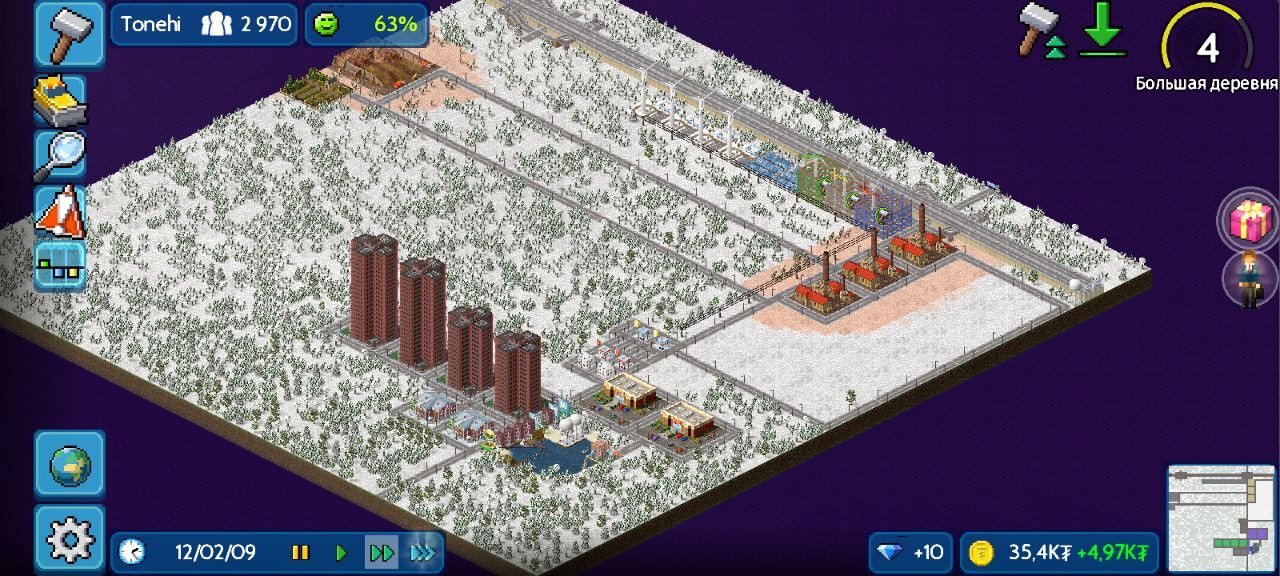
Task: Select the yellow bulldozer tool
Action: tap(60, 100)
